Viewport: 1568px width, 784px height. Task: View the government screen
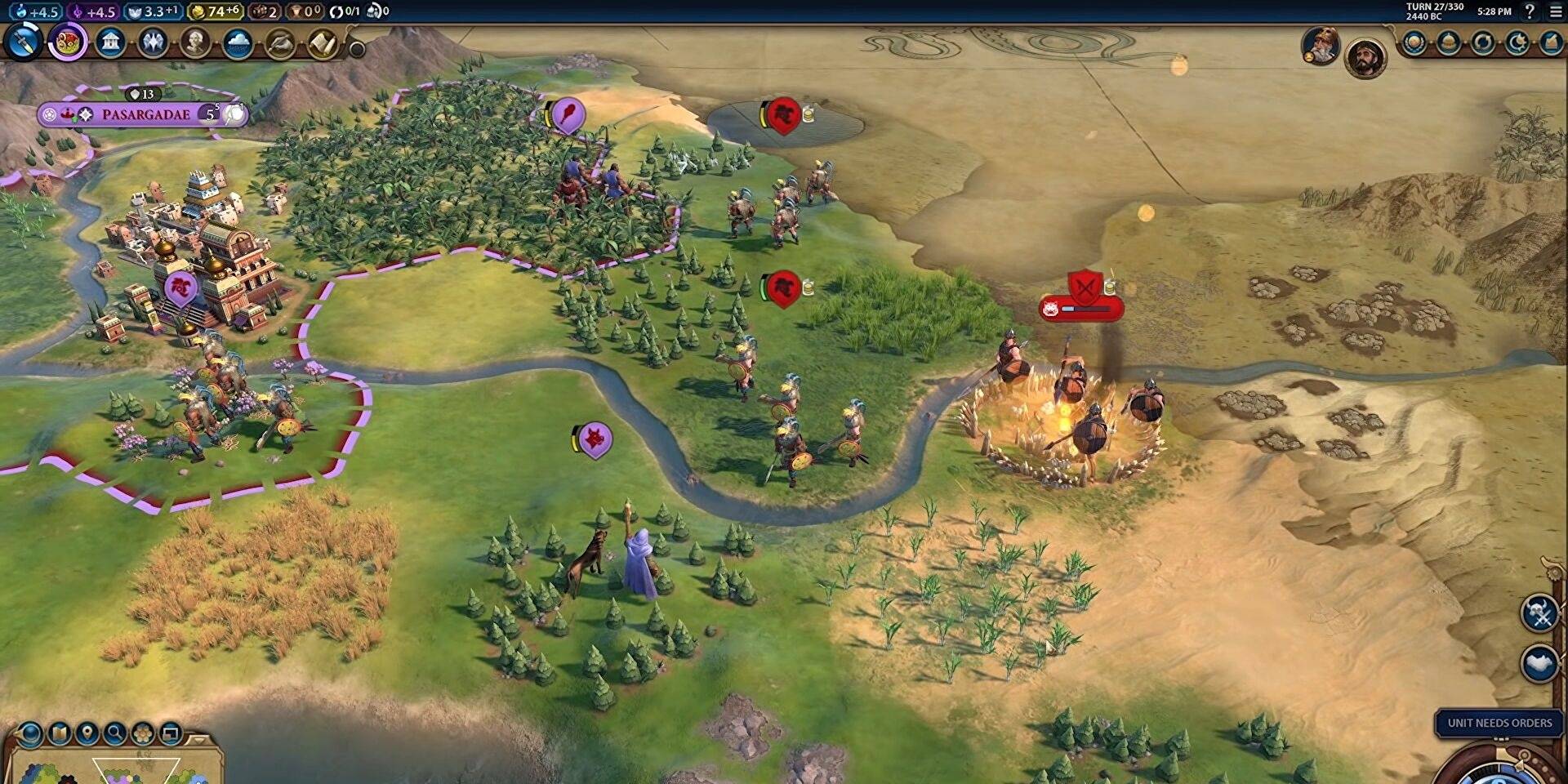tap(110, 41)
